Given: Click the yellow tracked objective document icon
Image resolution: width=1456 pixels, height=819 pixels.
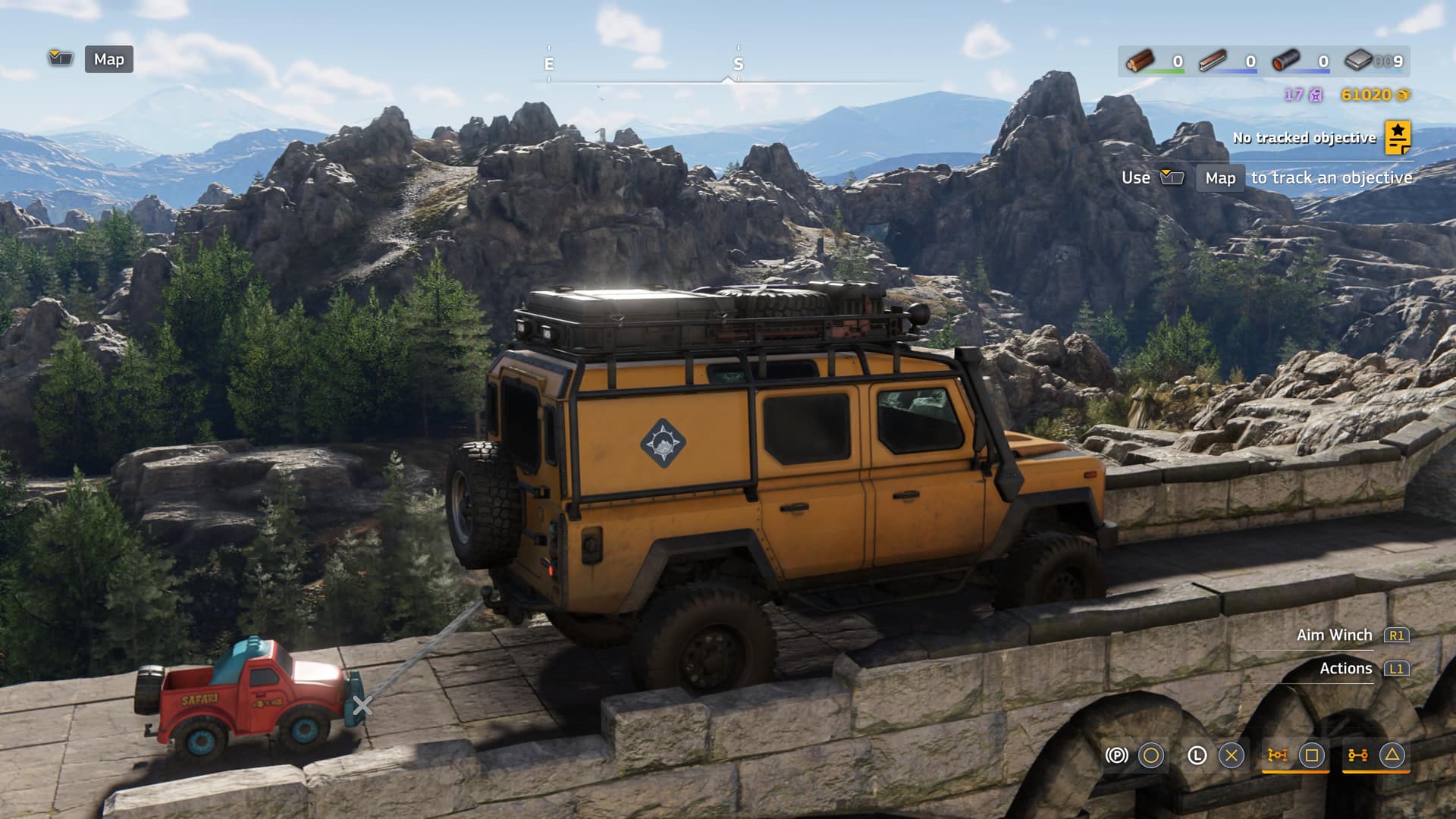Looking at the screenshot, I should [1398, 137].
